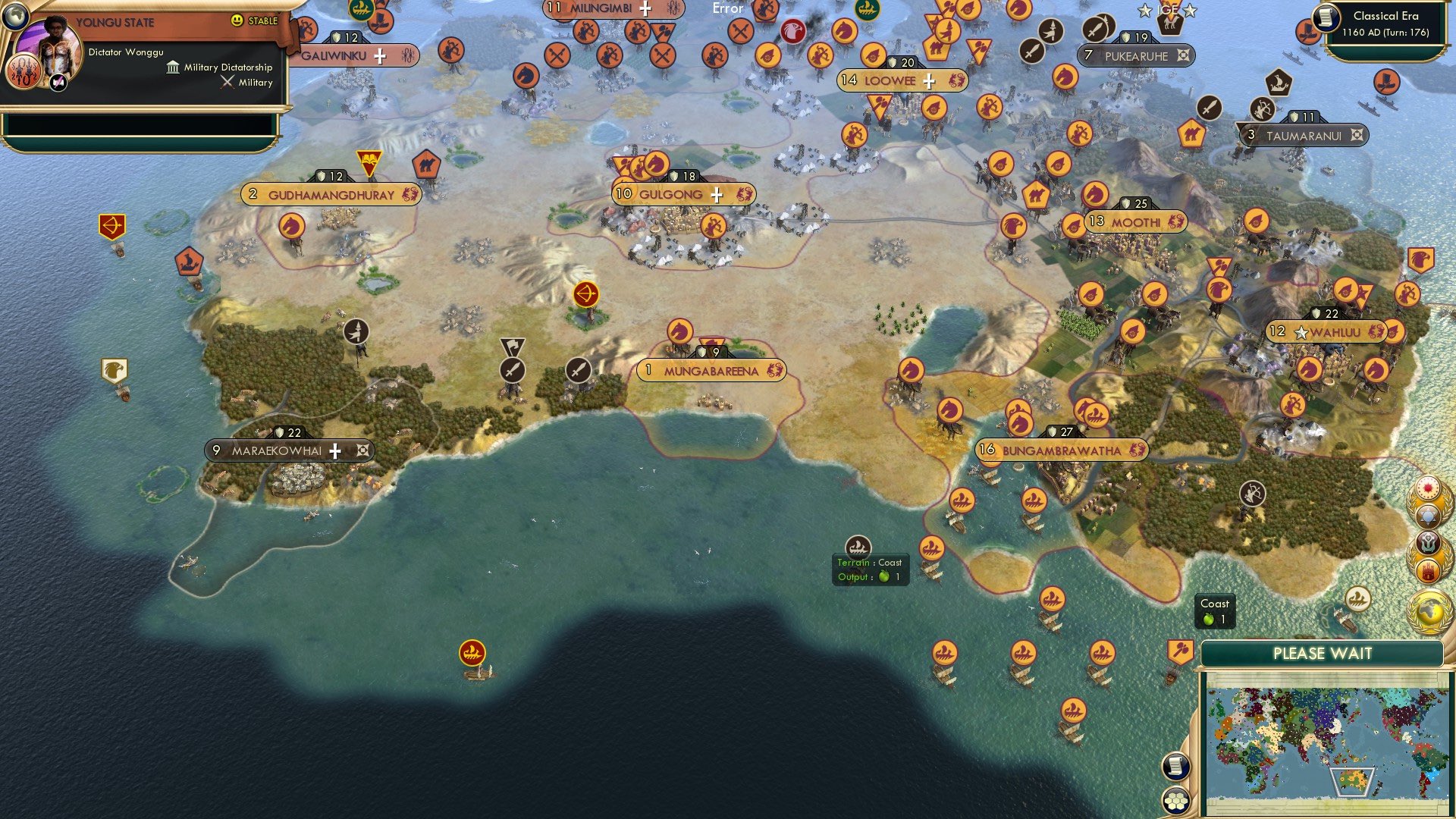
Task: Toggle the hex grid icon beside minimap
Action: pos(1176,800)
